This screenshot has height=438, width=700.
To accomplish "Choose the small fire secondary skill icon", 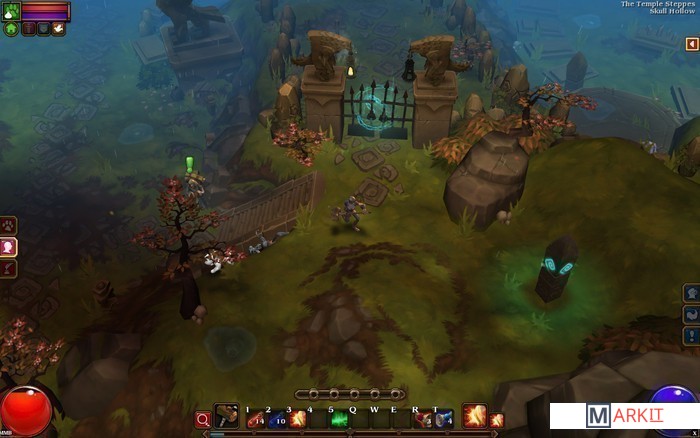I will (496, 419).
